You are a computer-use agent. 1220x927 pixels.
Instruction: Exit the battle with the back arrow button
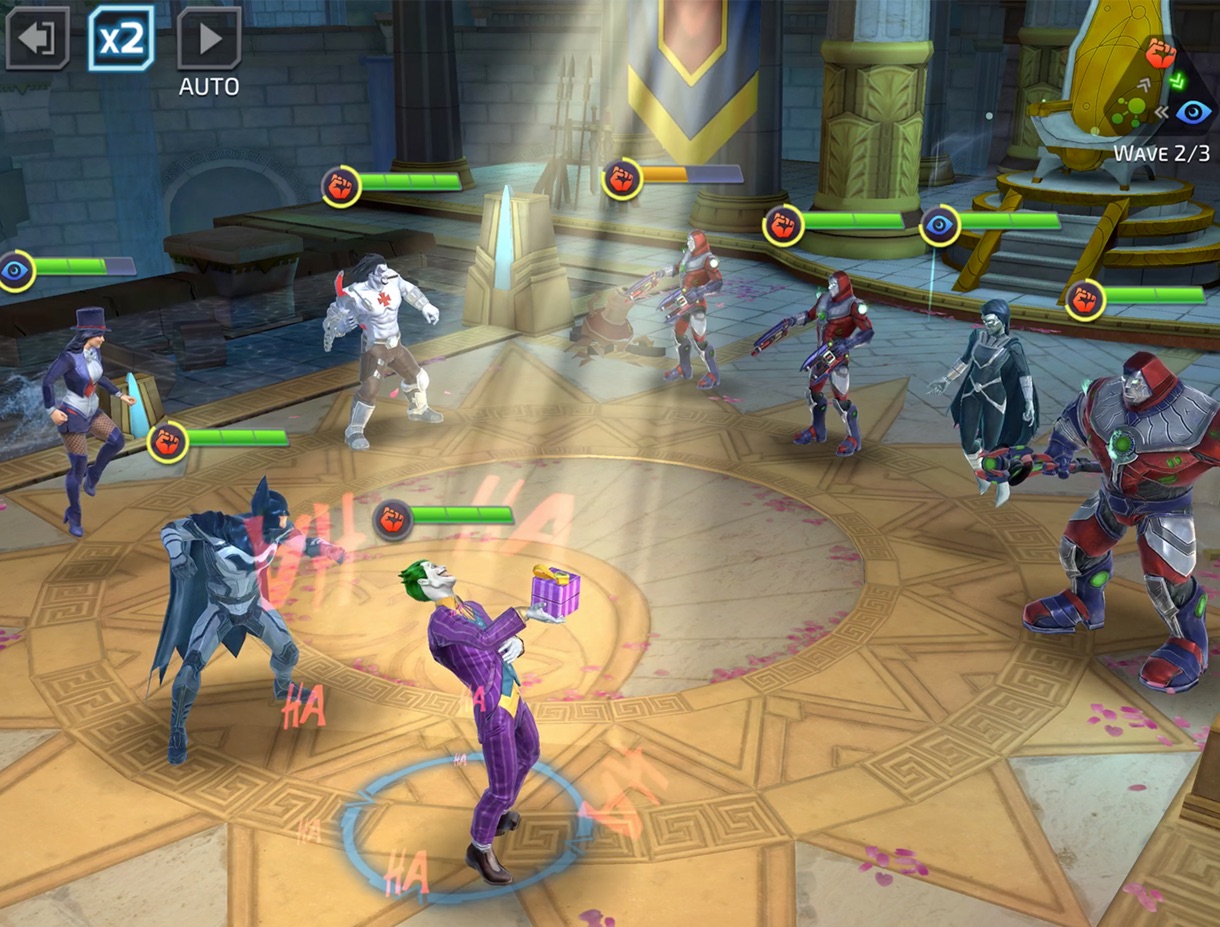click(37, 38)
